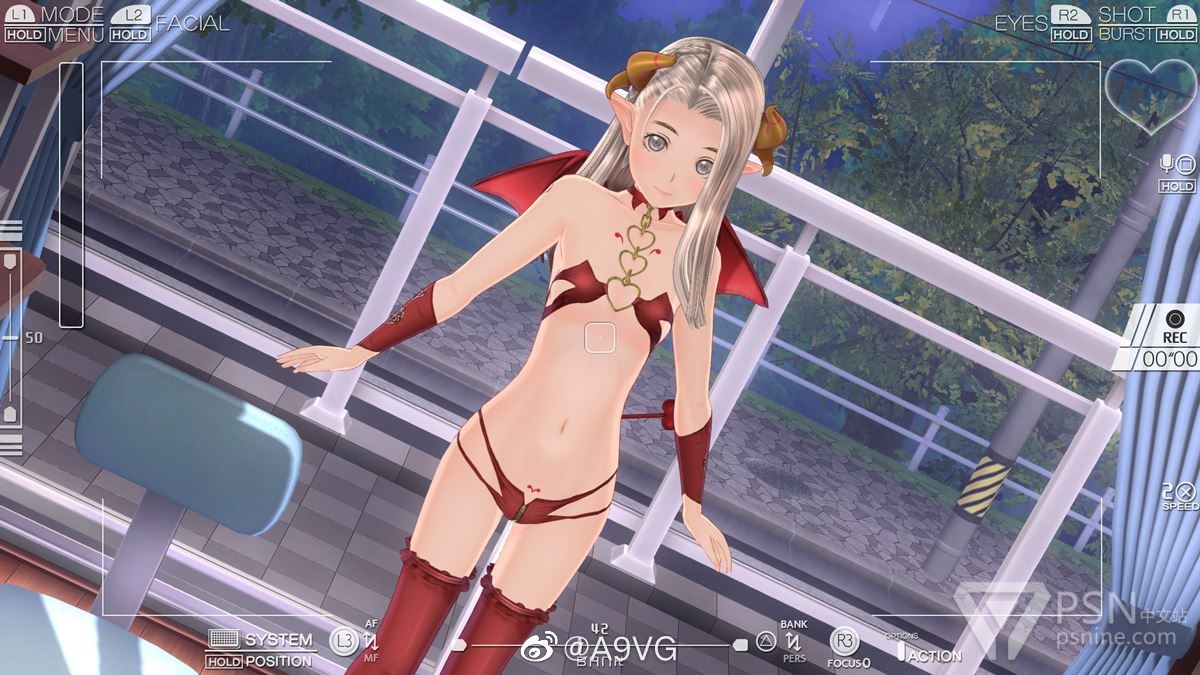Toggle the microphone icon

(x=1166, y=163)
